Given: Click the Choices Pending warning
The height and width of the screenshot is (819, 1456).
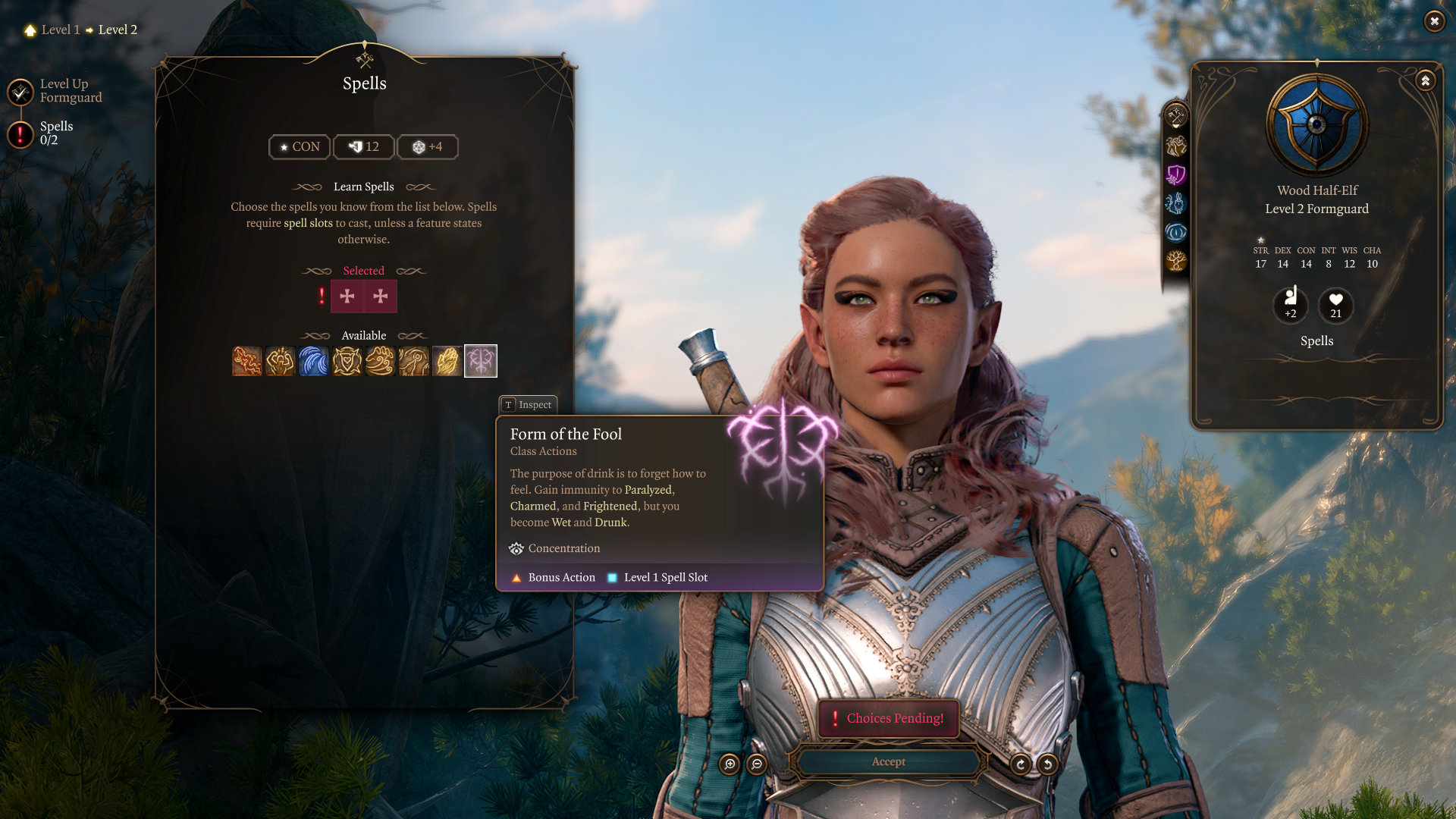Looking at the screenshot, I should (x=889, y=718).
